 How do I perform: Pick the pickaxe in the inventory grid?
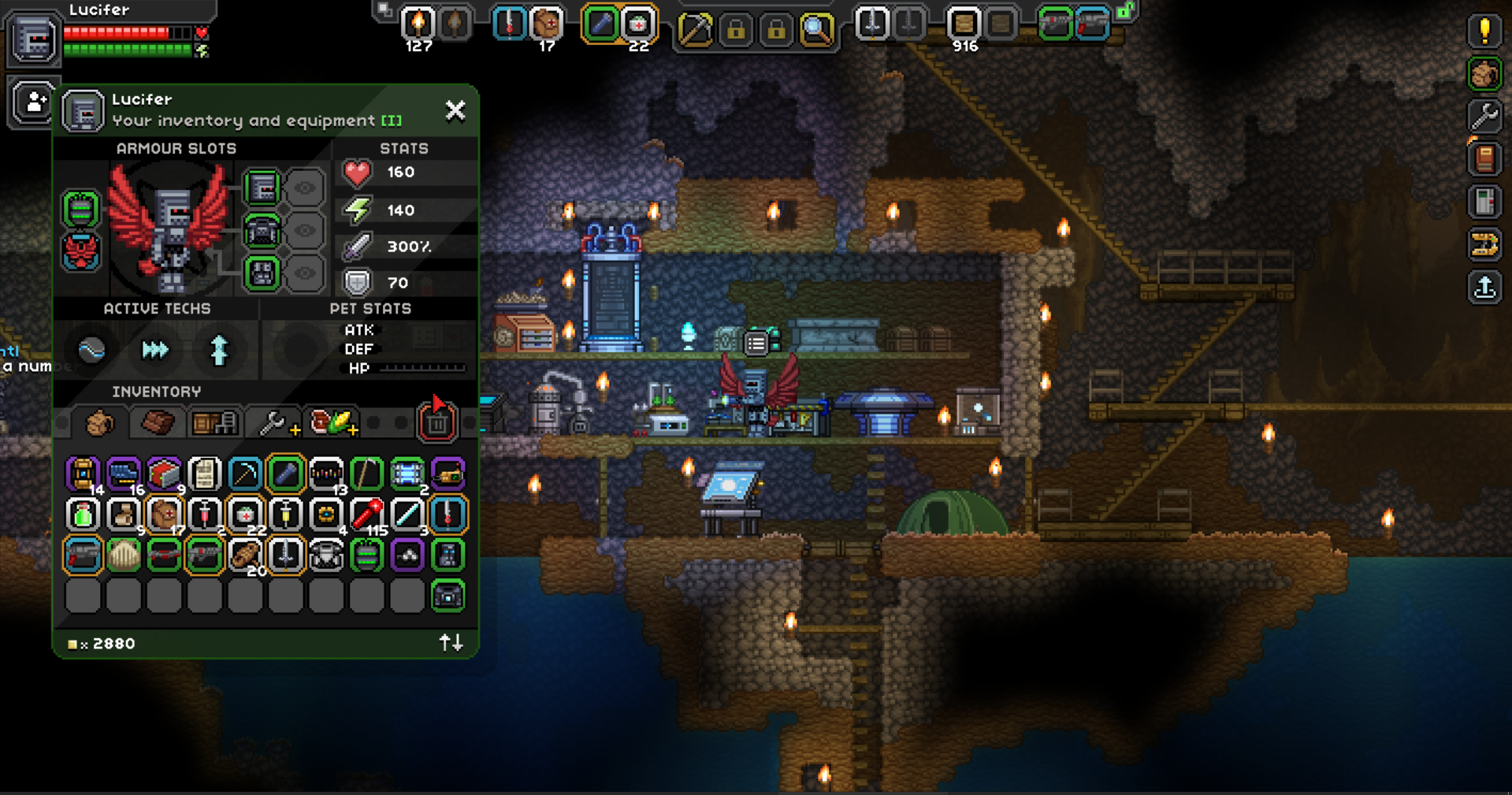coord(245,474)
